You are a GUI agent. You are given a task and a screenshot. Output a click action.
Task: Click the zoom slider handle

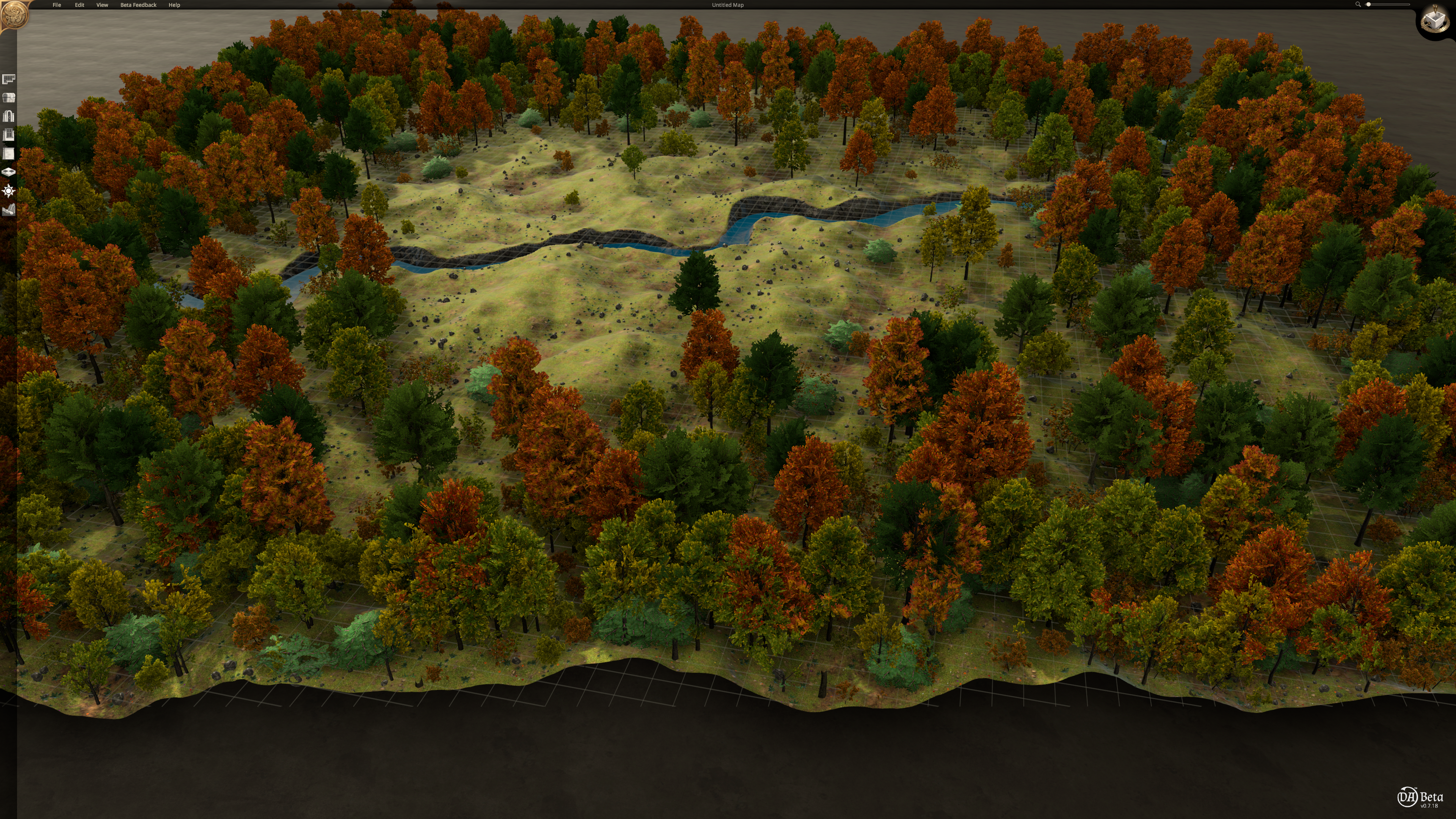point(1368,5)
